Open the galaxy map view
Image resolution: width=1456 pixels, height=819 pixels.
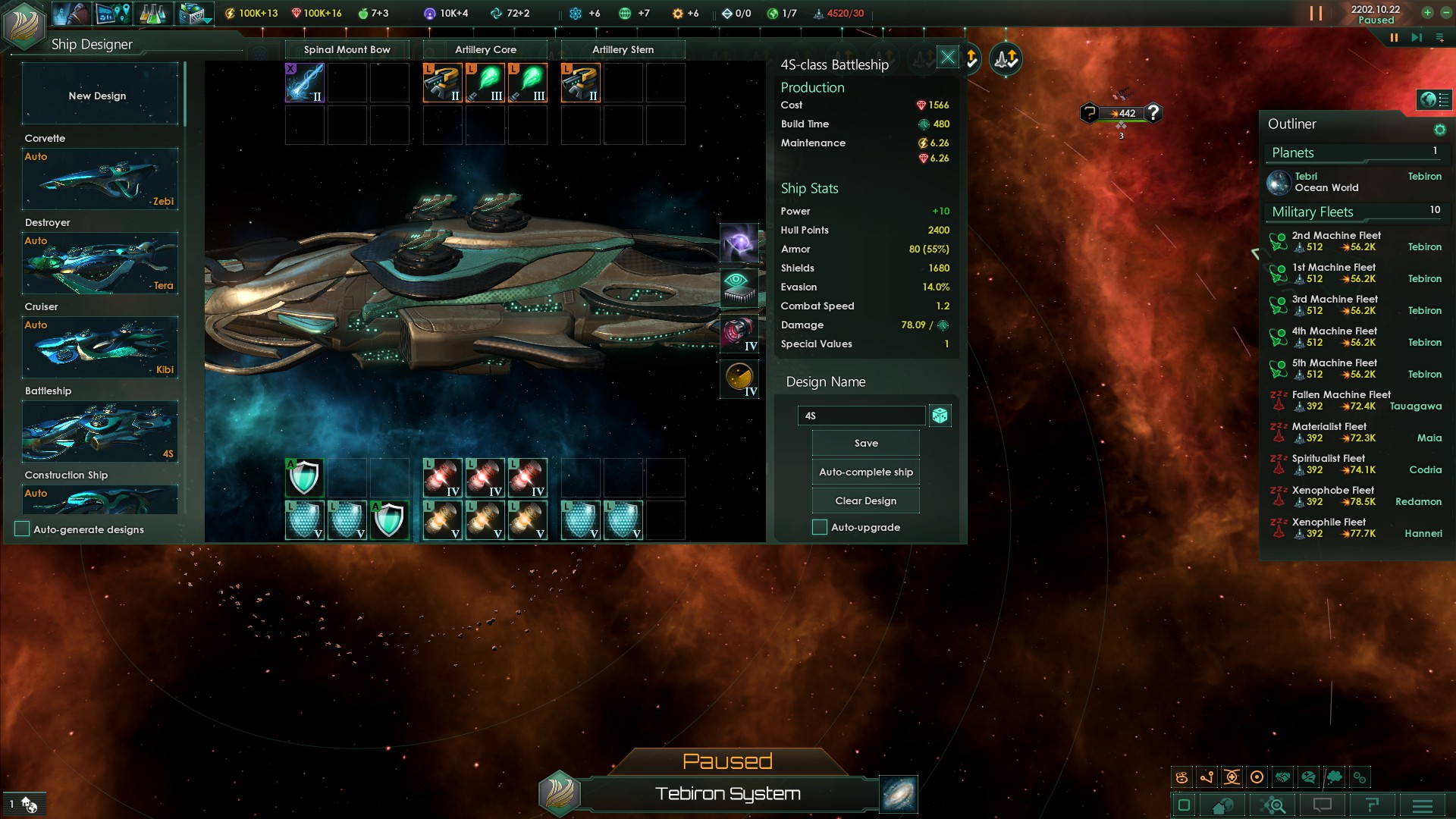pos(899,794)
